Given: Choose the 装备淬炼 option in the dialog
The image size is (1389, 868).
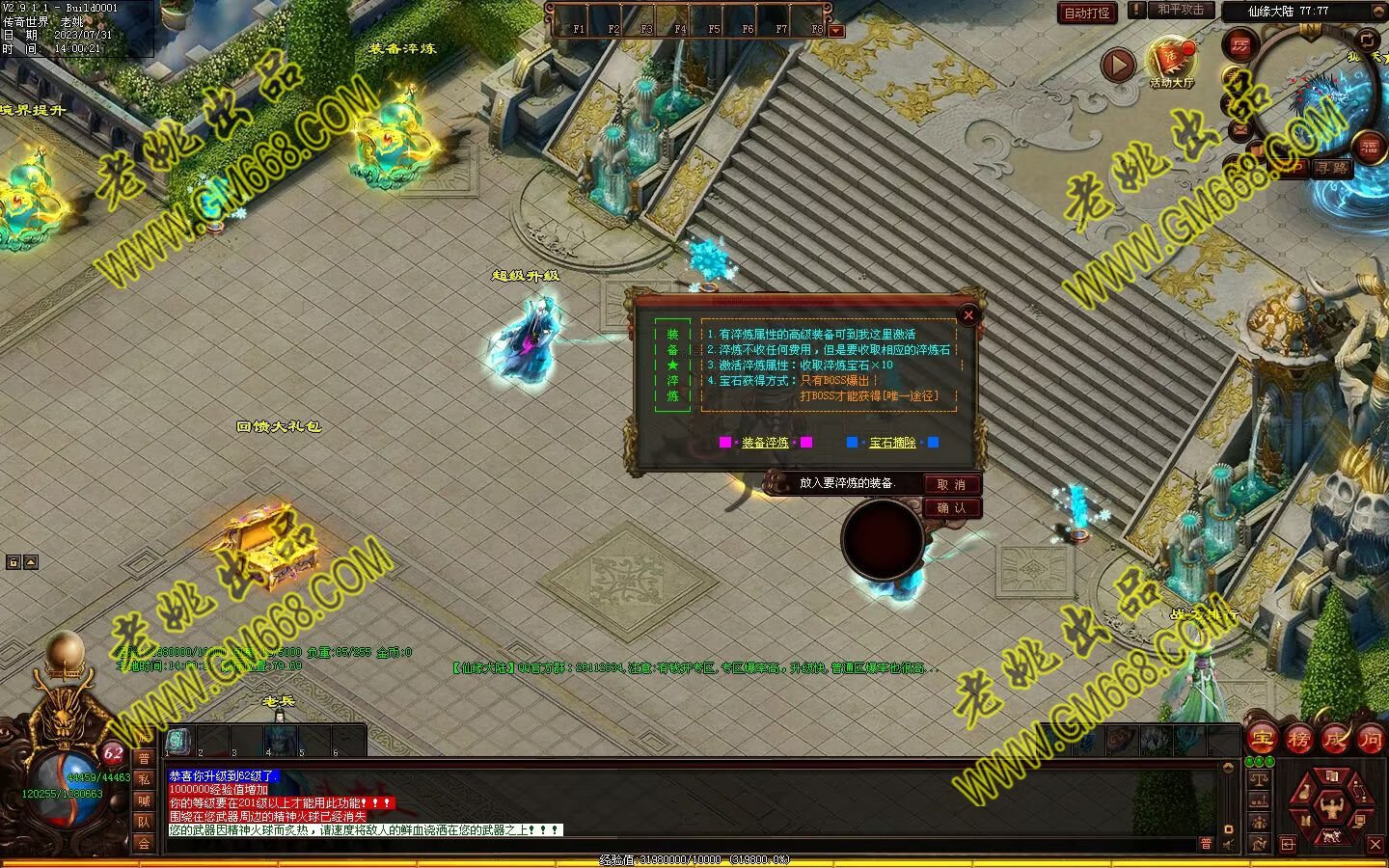Looking at the screenshot, I should (x=765, y=443).
